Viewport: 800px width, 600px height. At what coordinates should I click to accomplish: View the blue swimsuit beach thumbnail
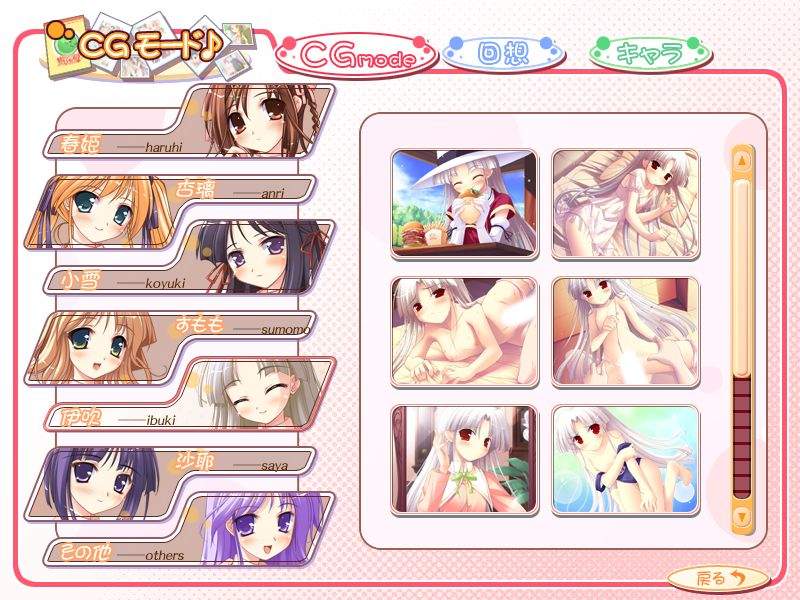pos(625,459)
